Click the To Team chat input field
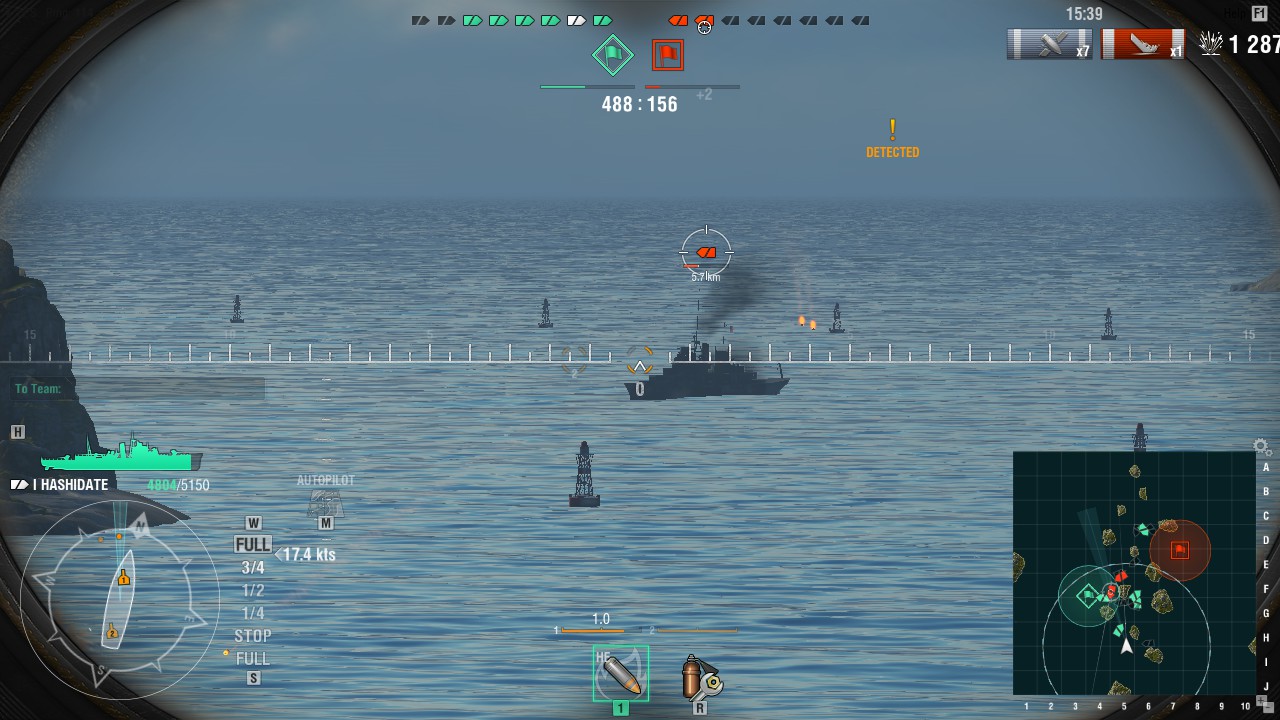 (40, 386)
